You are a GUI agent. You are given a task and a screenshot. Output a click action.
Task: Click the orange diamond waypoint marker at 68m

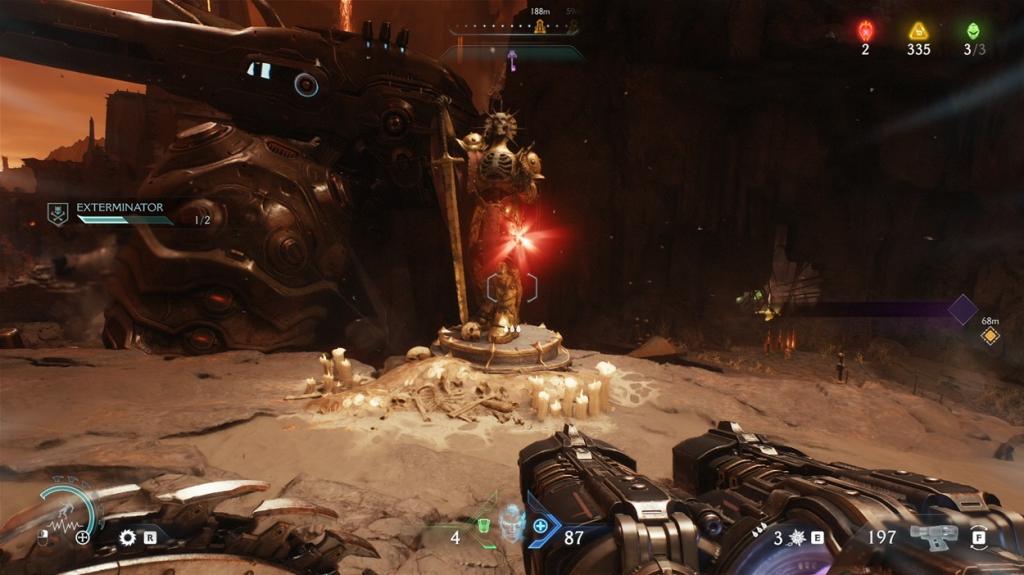click(x=990, y=337)
